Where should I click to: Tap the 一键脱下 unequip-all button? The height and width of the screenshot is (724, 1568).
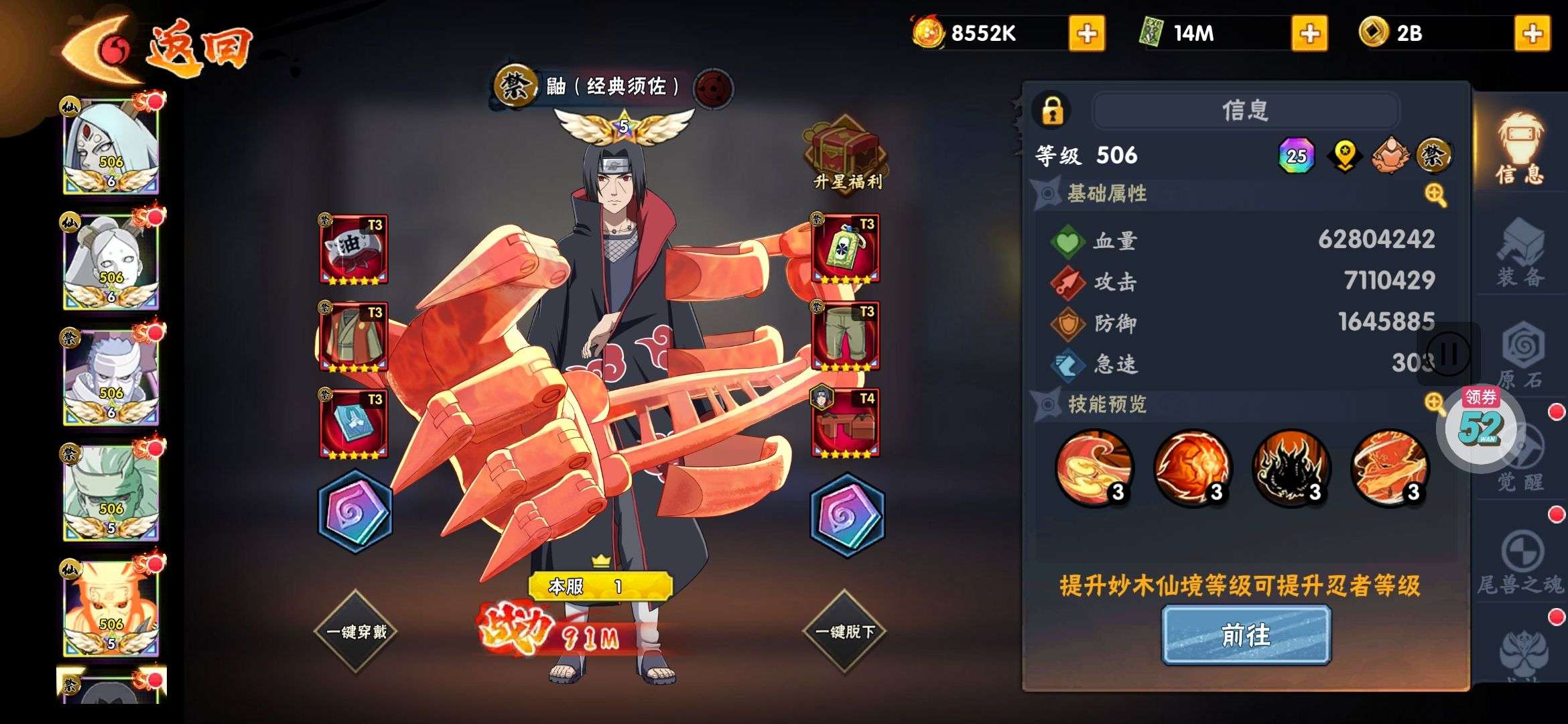[844, 631]
